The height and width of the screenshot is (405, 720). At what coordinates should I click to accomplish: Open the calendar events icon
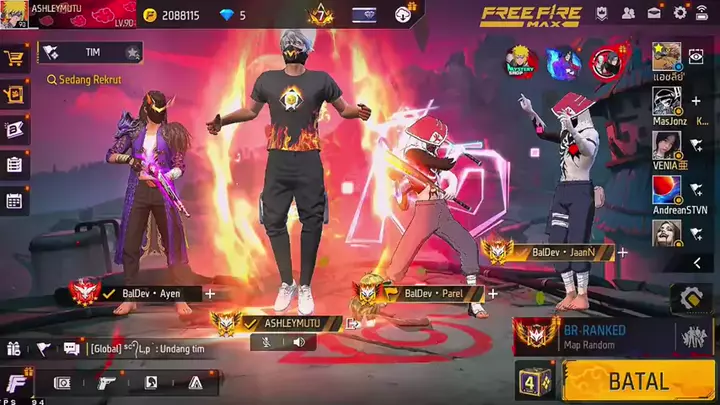pos(14,200)
